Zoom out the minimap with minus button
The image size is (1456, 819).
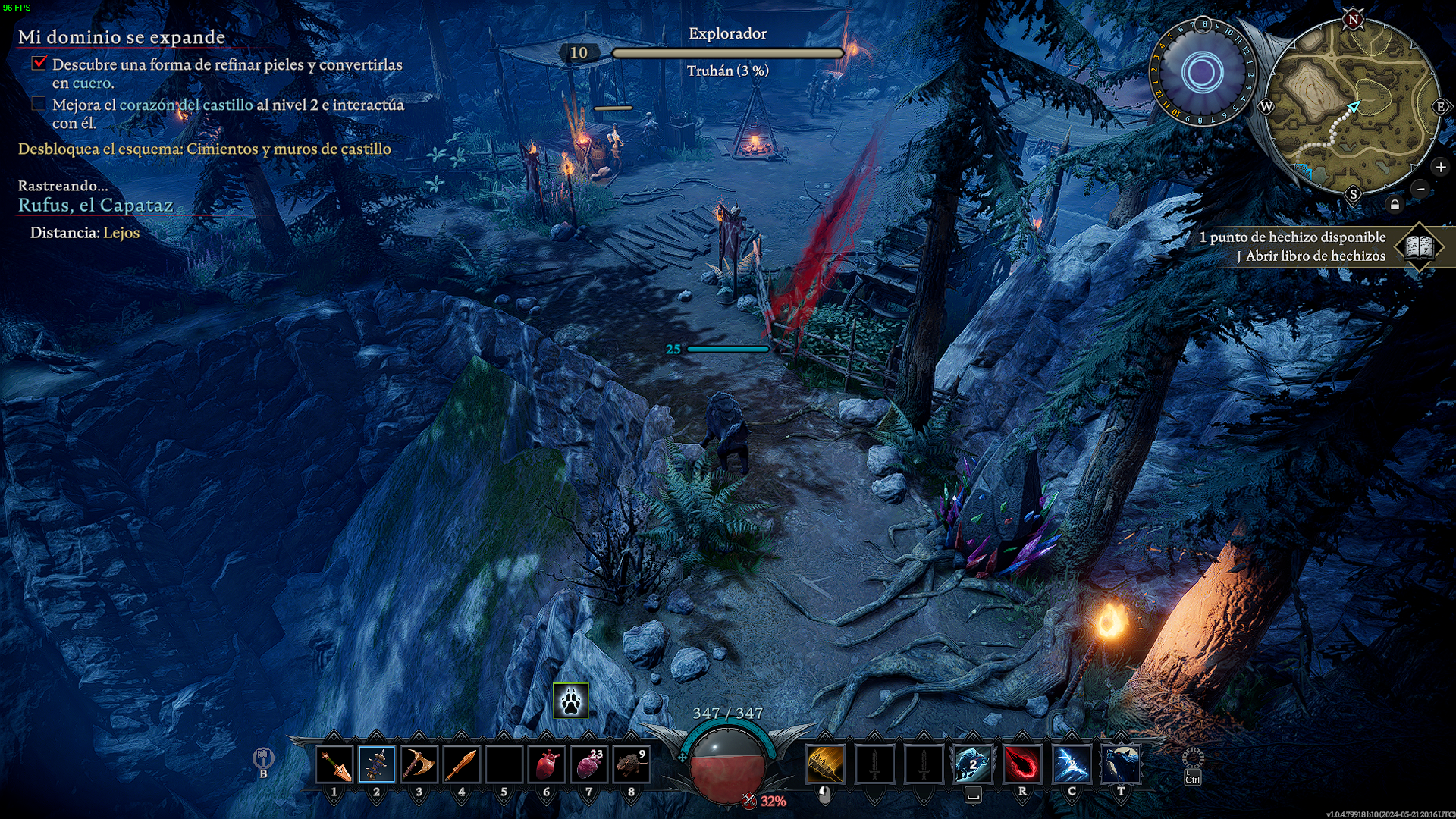(x=1421, y=189)
